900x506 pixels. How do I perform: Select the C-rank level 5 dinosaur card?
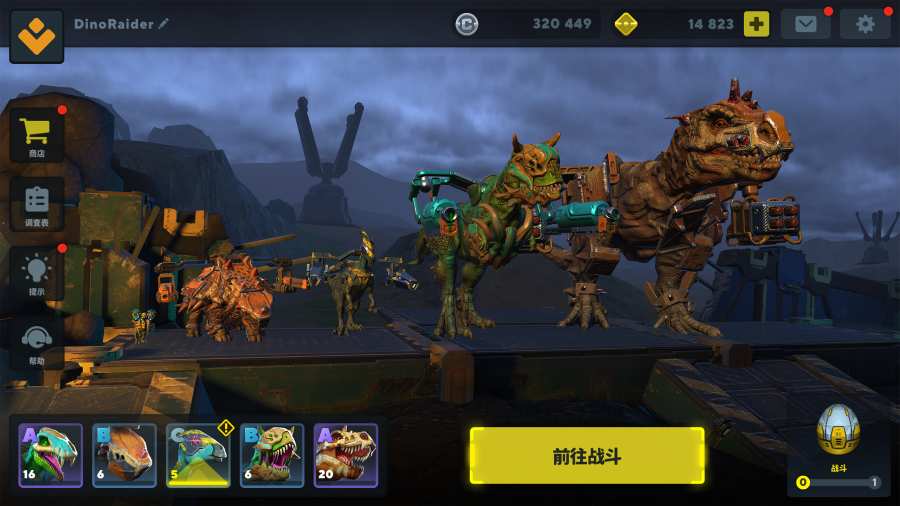198,455
